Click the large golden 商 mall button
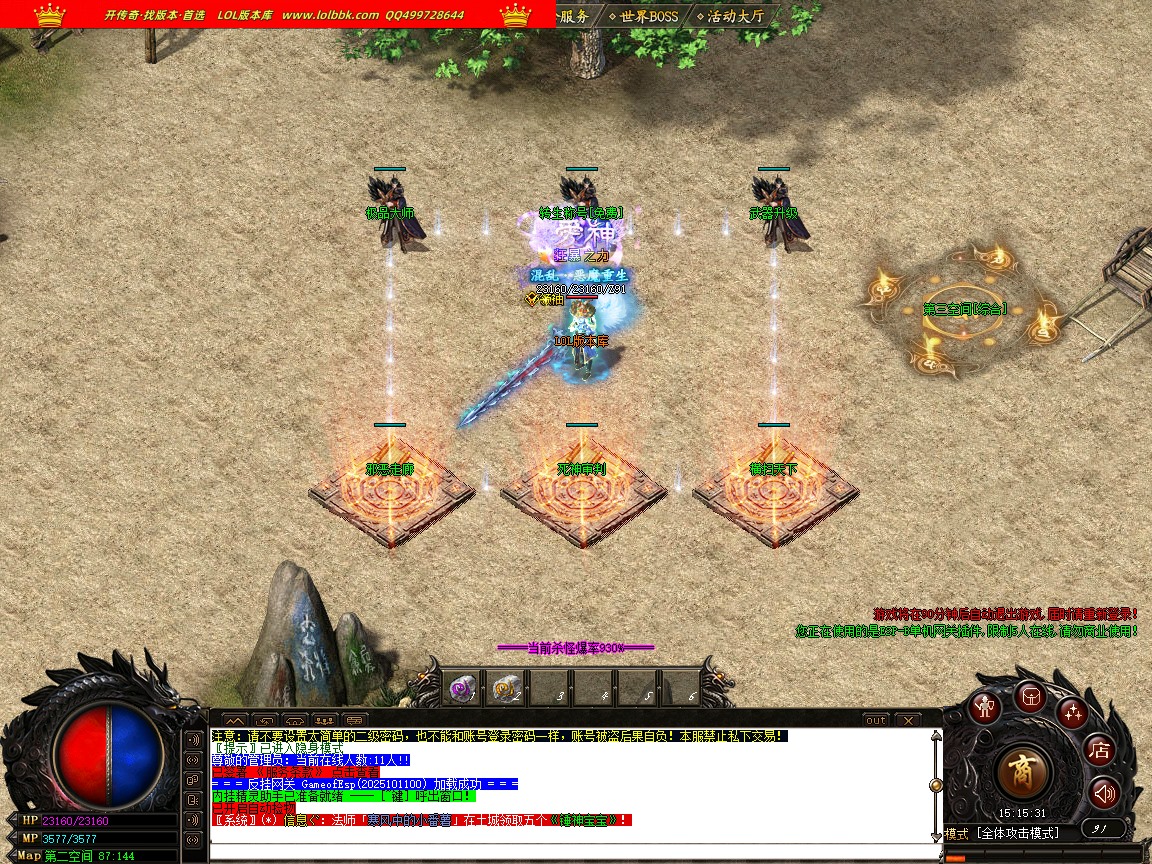This screenshot has width=1152, height=864. click(x=1024, y=773)
